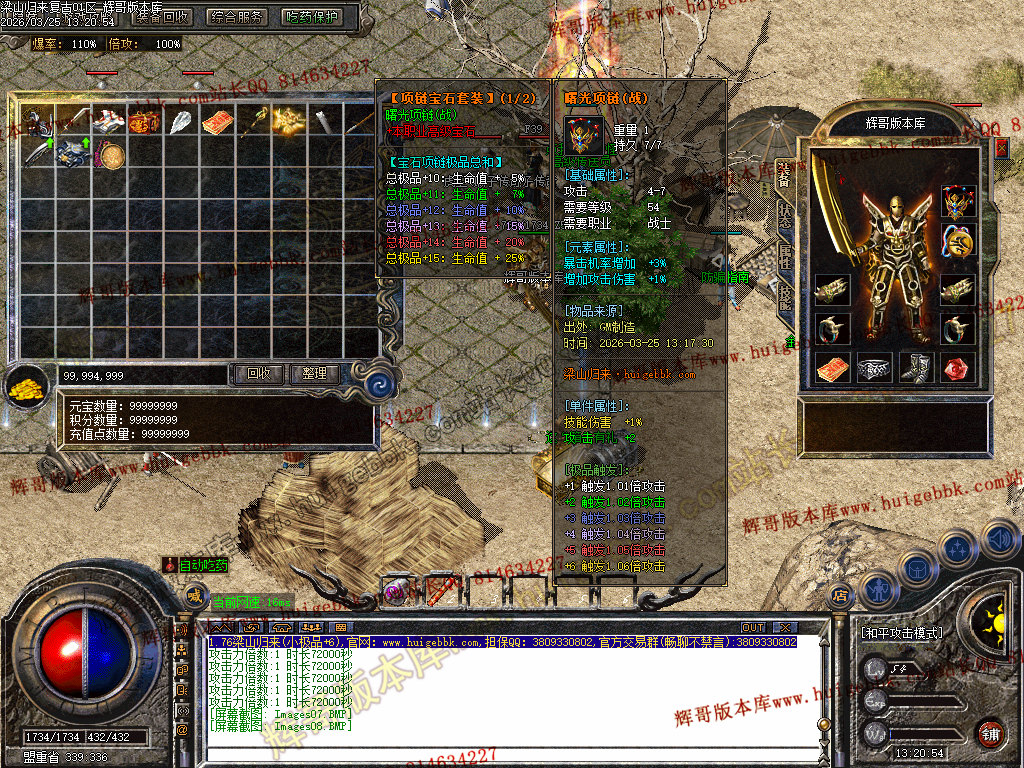This screenshot has width=1024, height=768.
Task: Select the equipped necklace slot
Action: click(959, 203)
